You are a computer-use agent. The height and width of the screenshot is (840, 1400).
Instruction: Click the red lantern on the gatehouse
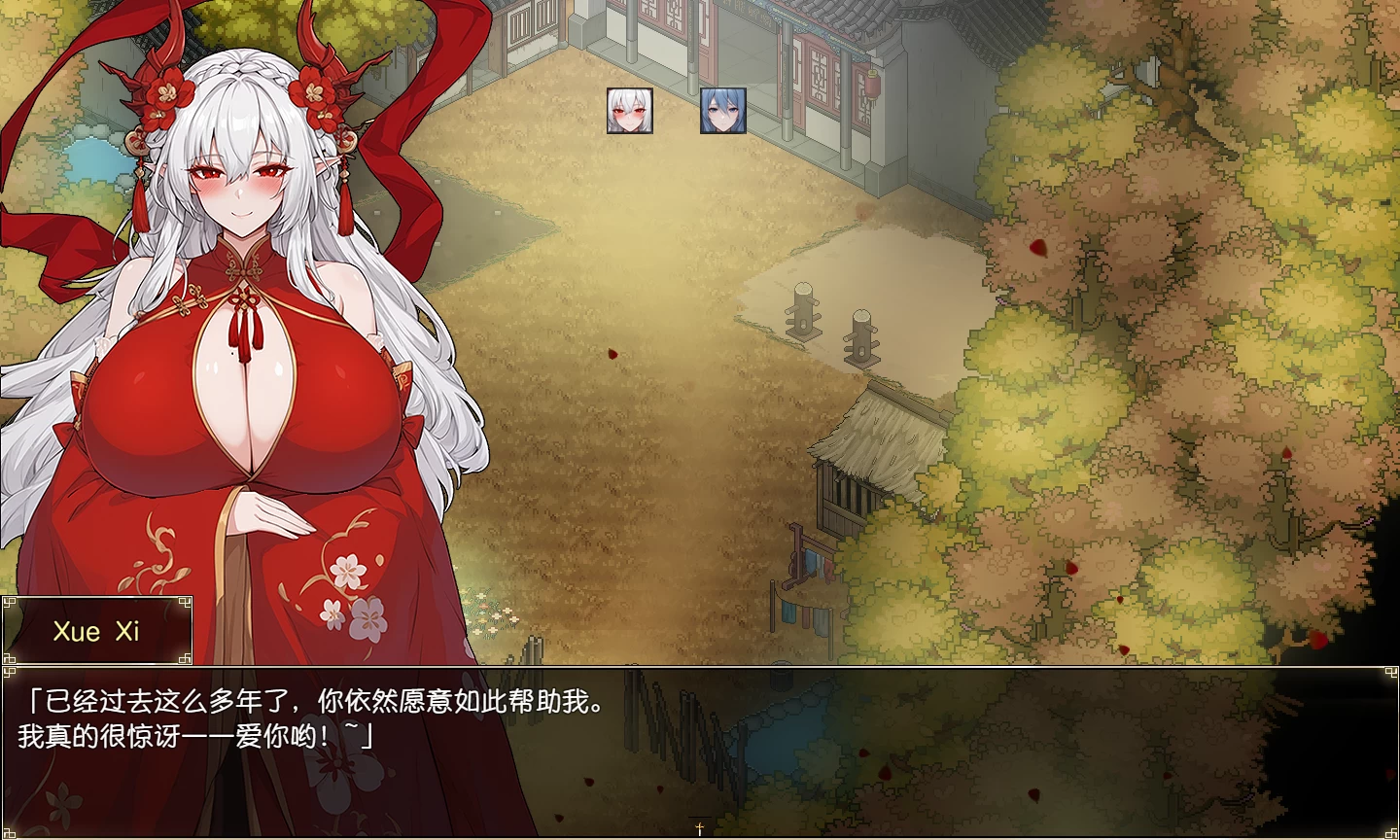click(x=872, y=84)
